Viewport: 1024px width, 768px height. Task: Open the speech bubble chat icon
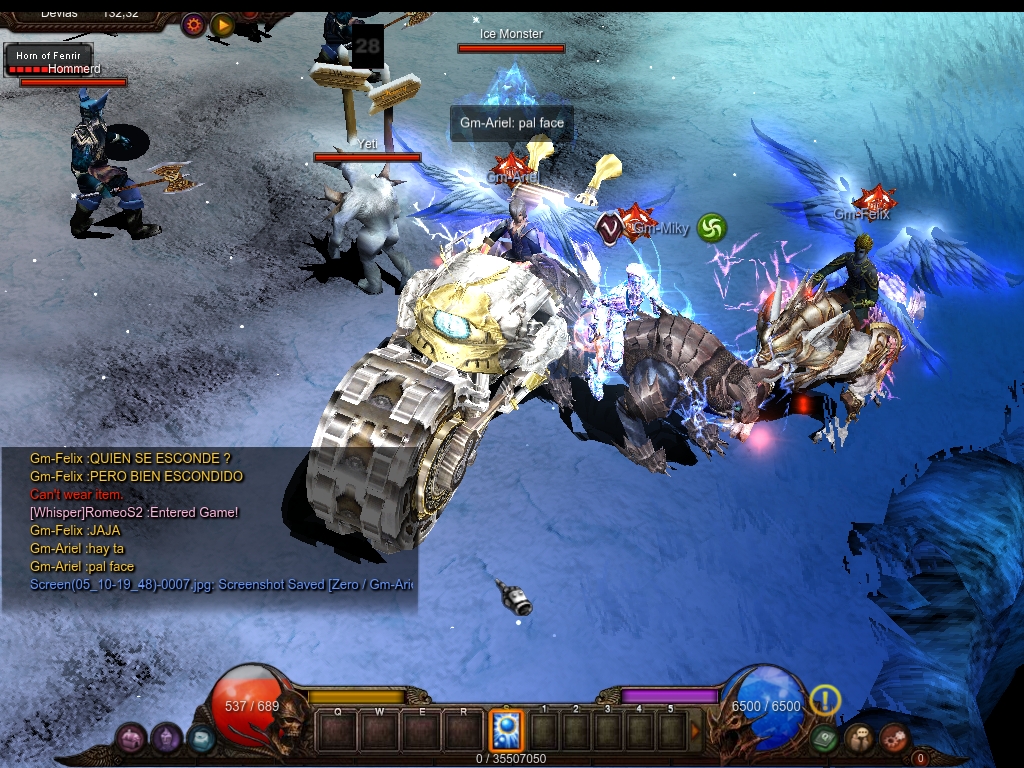click(858, 739)
